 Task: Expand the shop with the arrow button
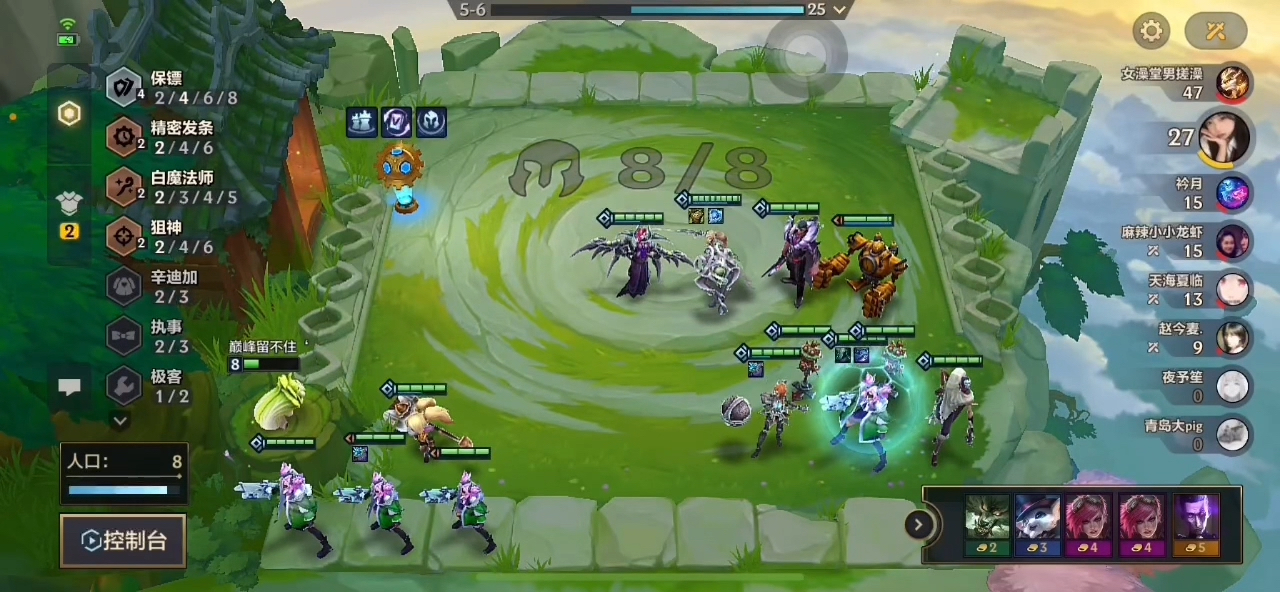[918, 524]
